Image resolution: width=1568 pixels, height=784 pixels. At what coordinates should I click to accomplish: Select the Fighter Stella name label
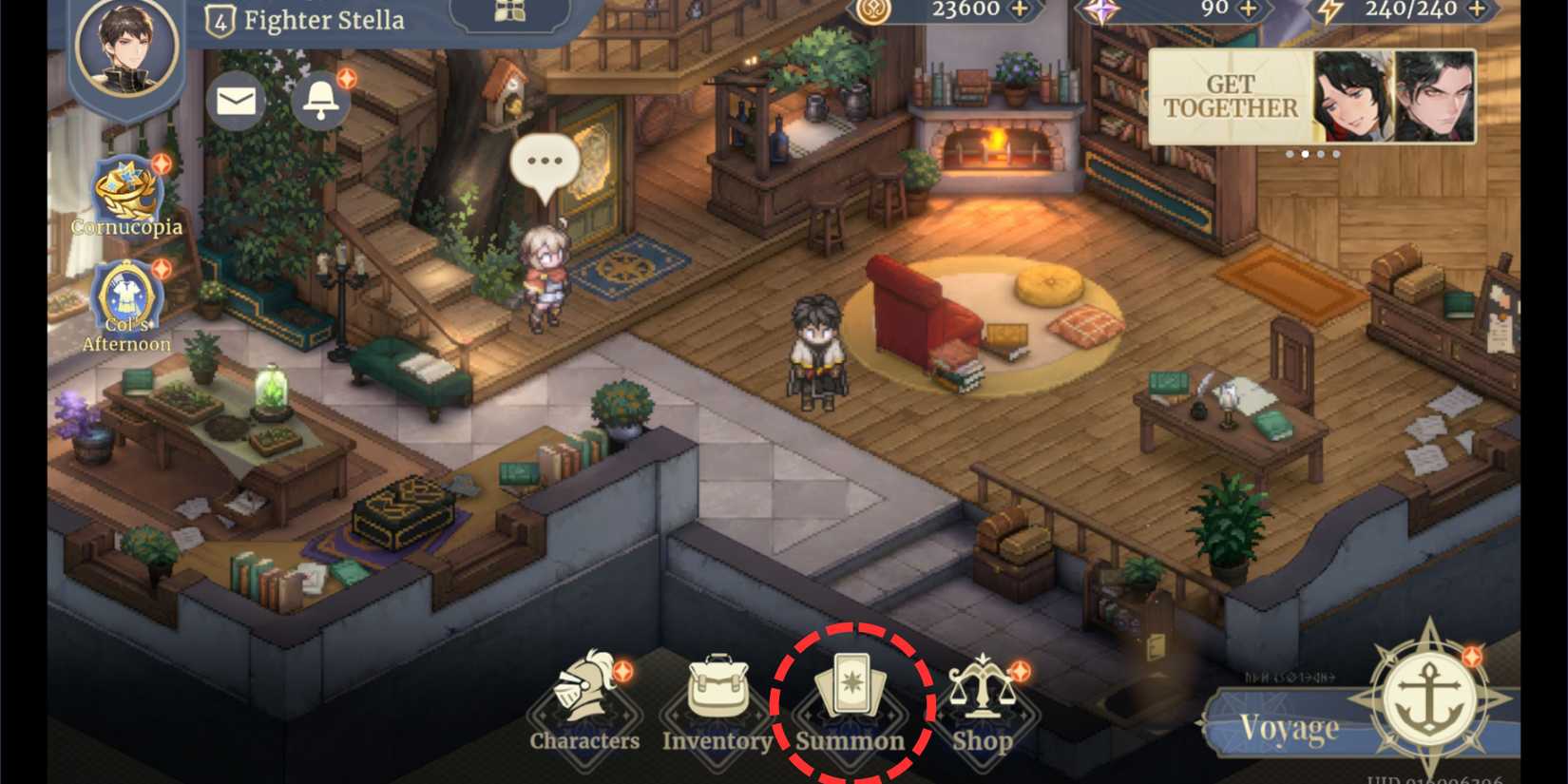click(x=323, y=19)
